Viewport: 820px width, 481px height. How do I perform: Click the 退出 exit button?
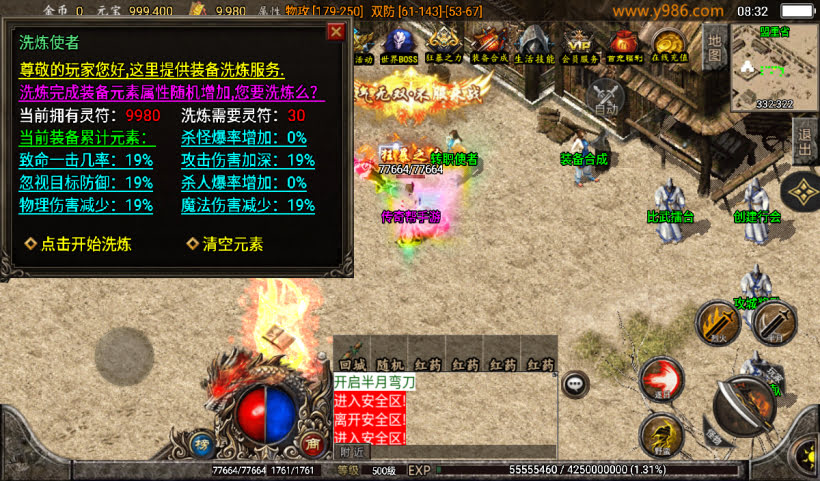coord(806,142)
